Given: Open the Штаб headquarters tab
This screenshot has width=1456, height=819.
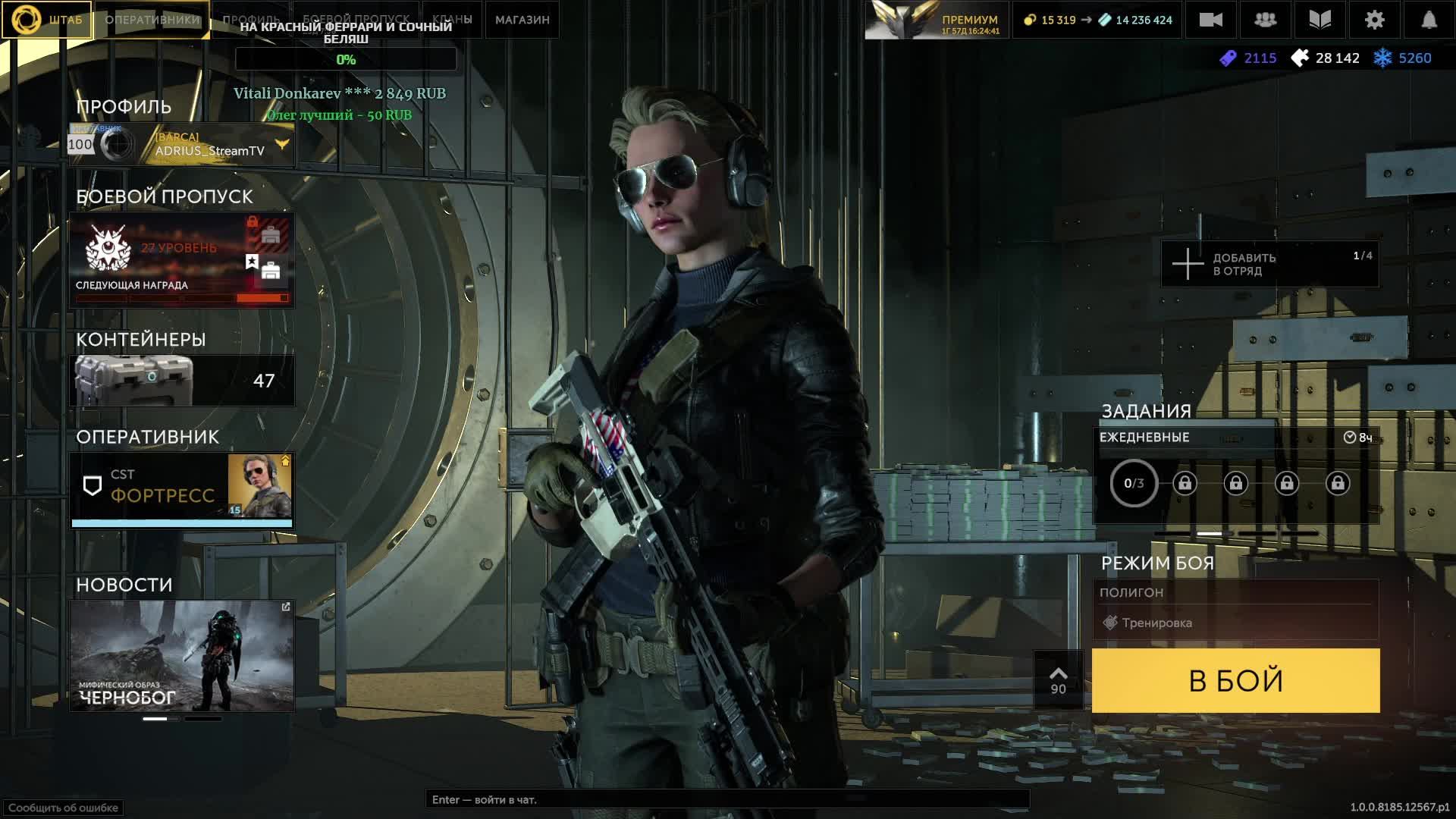Looking at the screenshot, I should 47,20.
